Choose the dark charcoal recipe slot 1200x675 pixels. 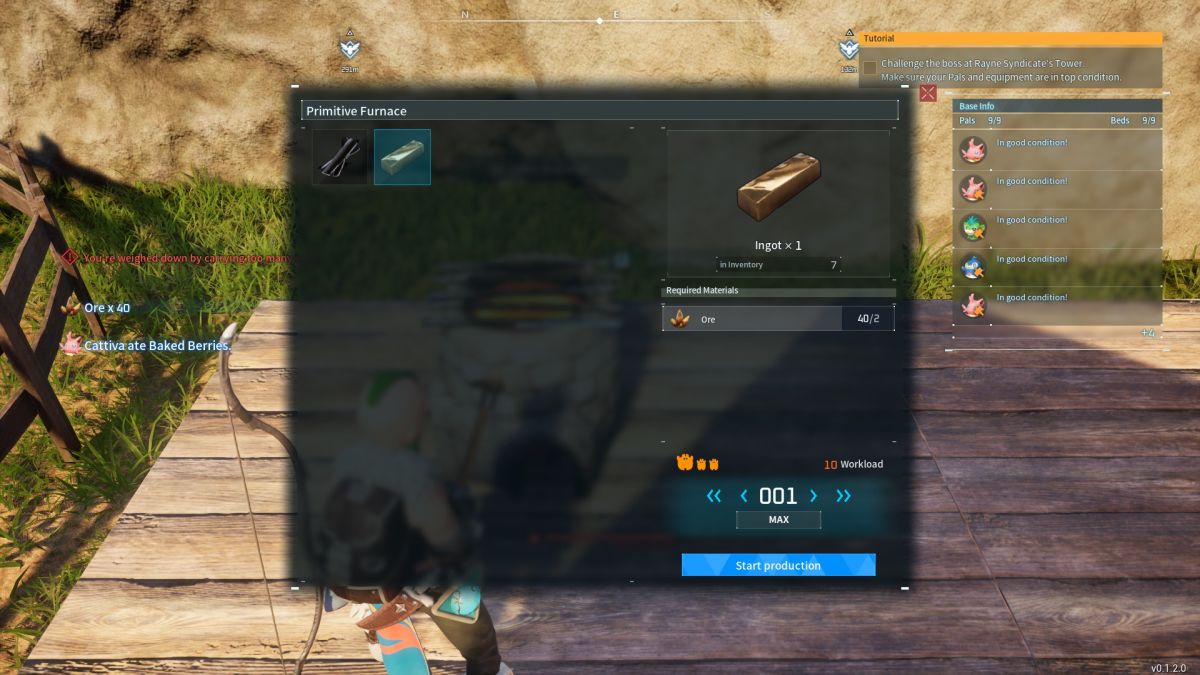(x=341, y=157)
